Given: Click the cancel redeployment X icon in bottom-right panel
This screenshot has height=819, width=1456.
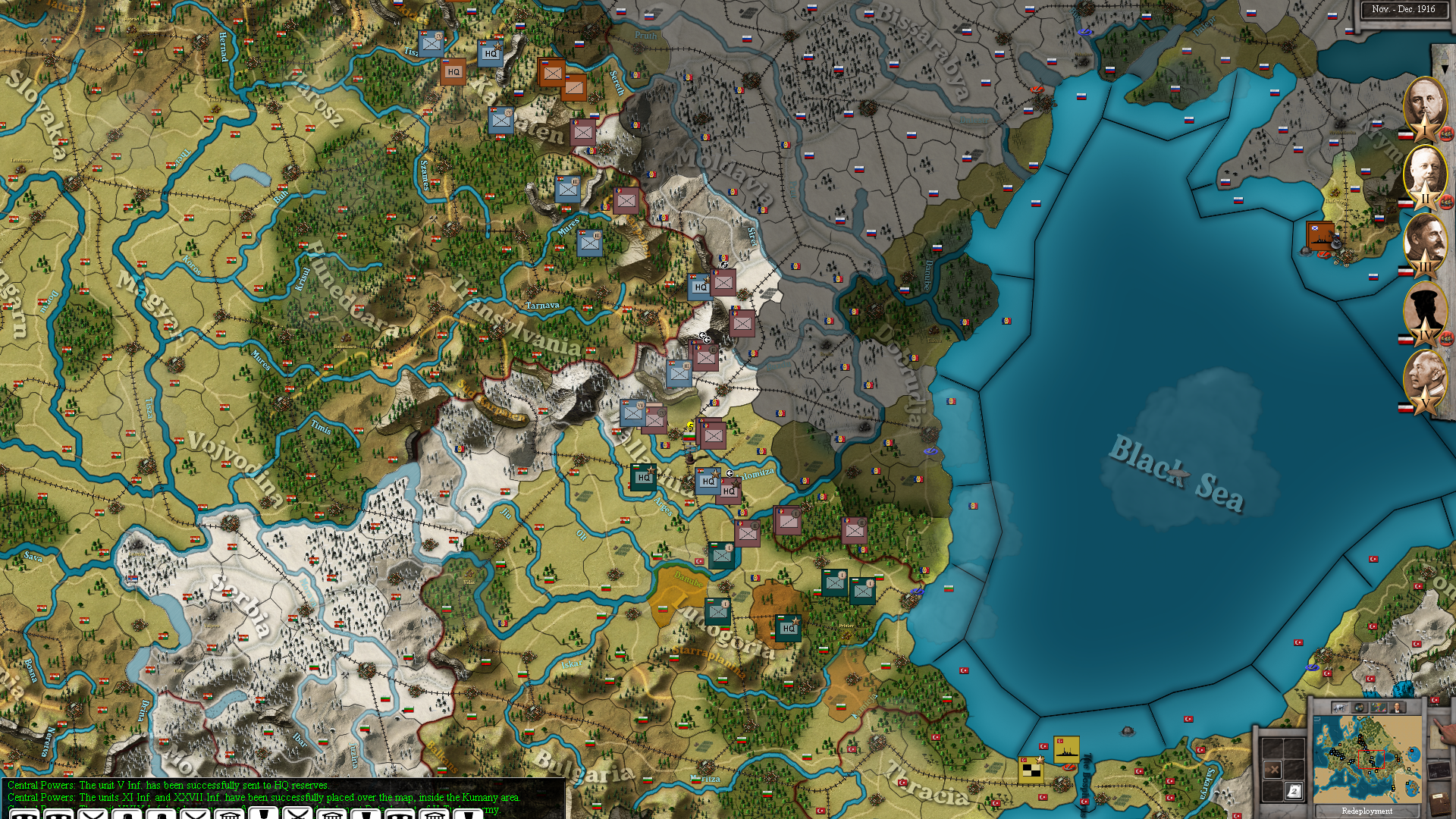Looking at the screenshot, I should tap(1272, 769).
